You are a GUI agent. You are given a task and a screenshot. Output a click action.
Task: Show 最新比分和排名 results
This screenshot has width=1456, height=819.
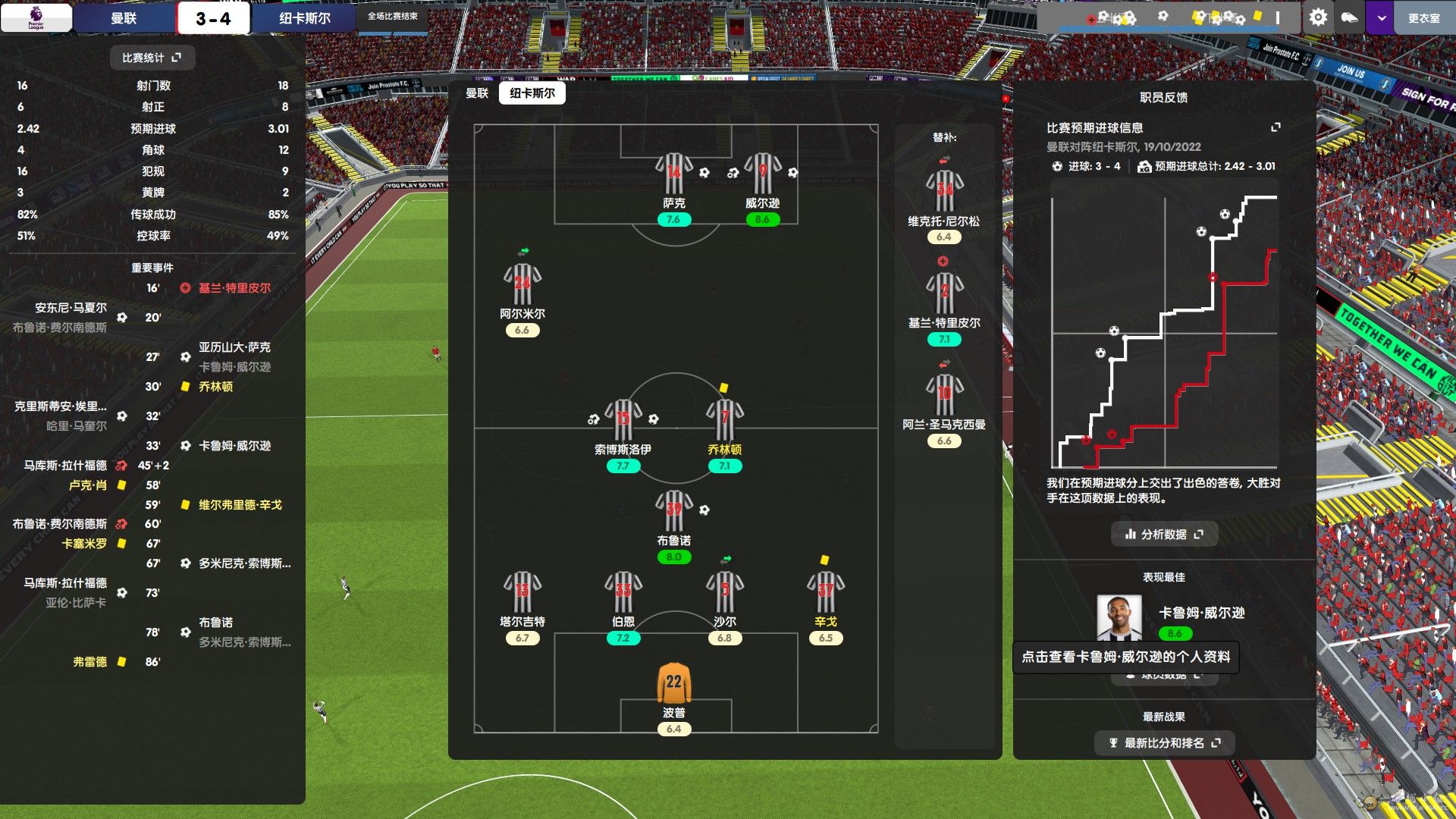[x=1164, y=743]
